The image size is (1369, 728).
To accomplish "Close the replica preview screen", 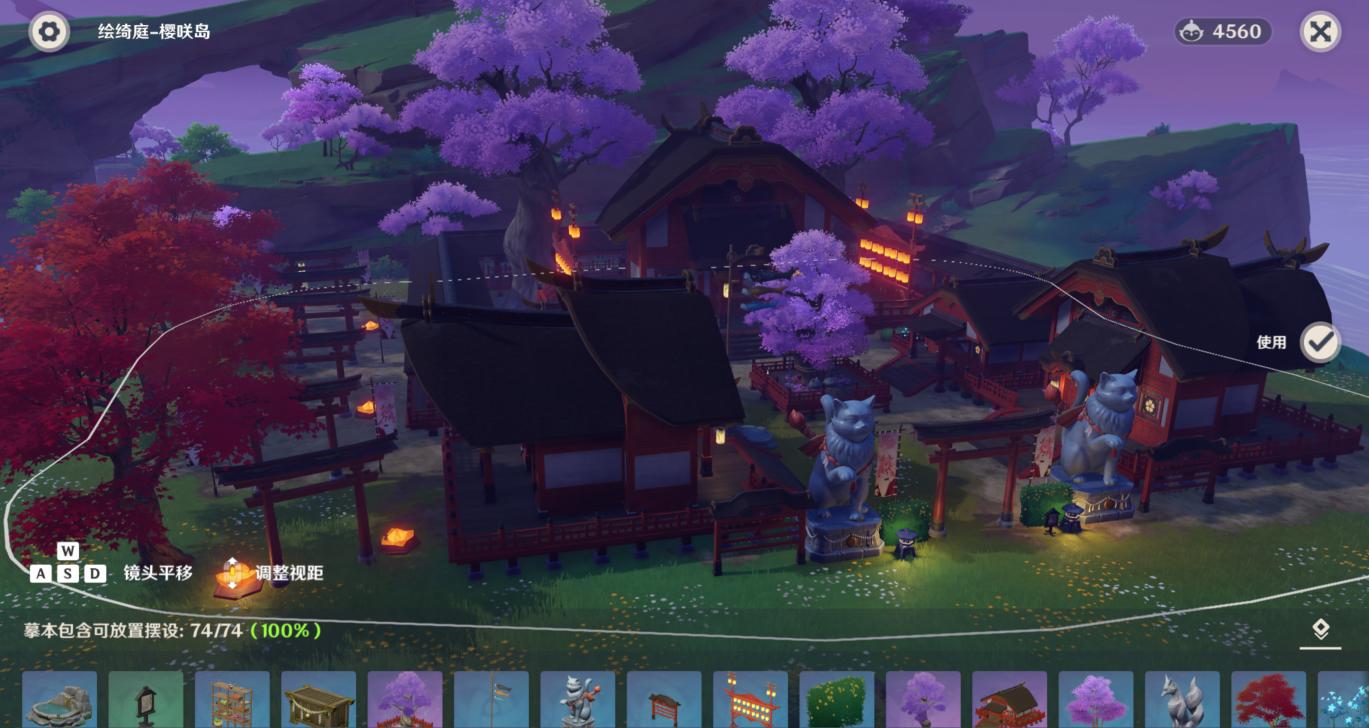I will point(1320,32).
